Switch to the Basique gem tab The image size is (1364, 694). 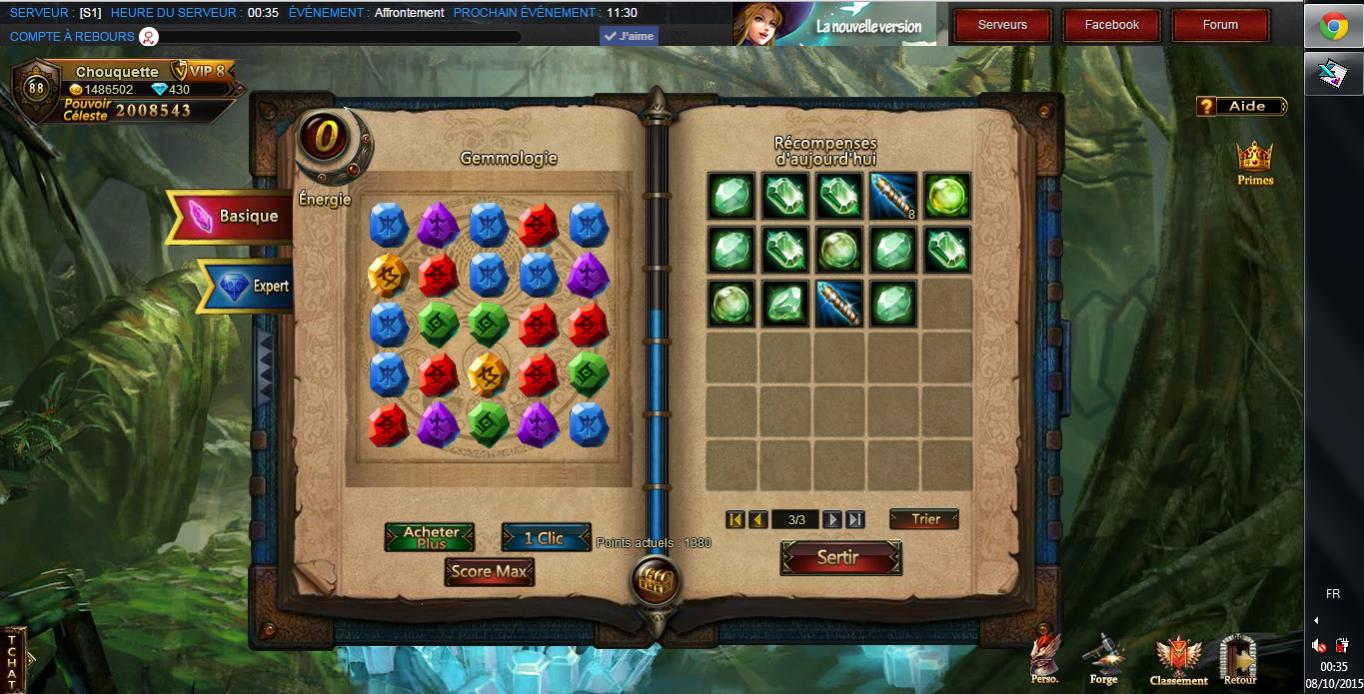click(x=236, y=216)
